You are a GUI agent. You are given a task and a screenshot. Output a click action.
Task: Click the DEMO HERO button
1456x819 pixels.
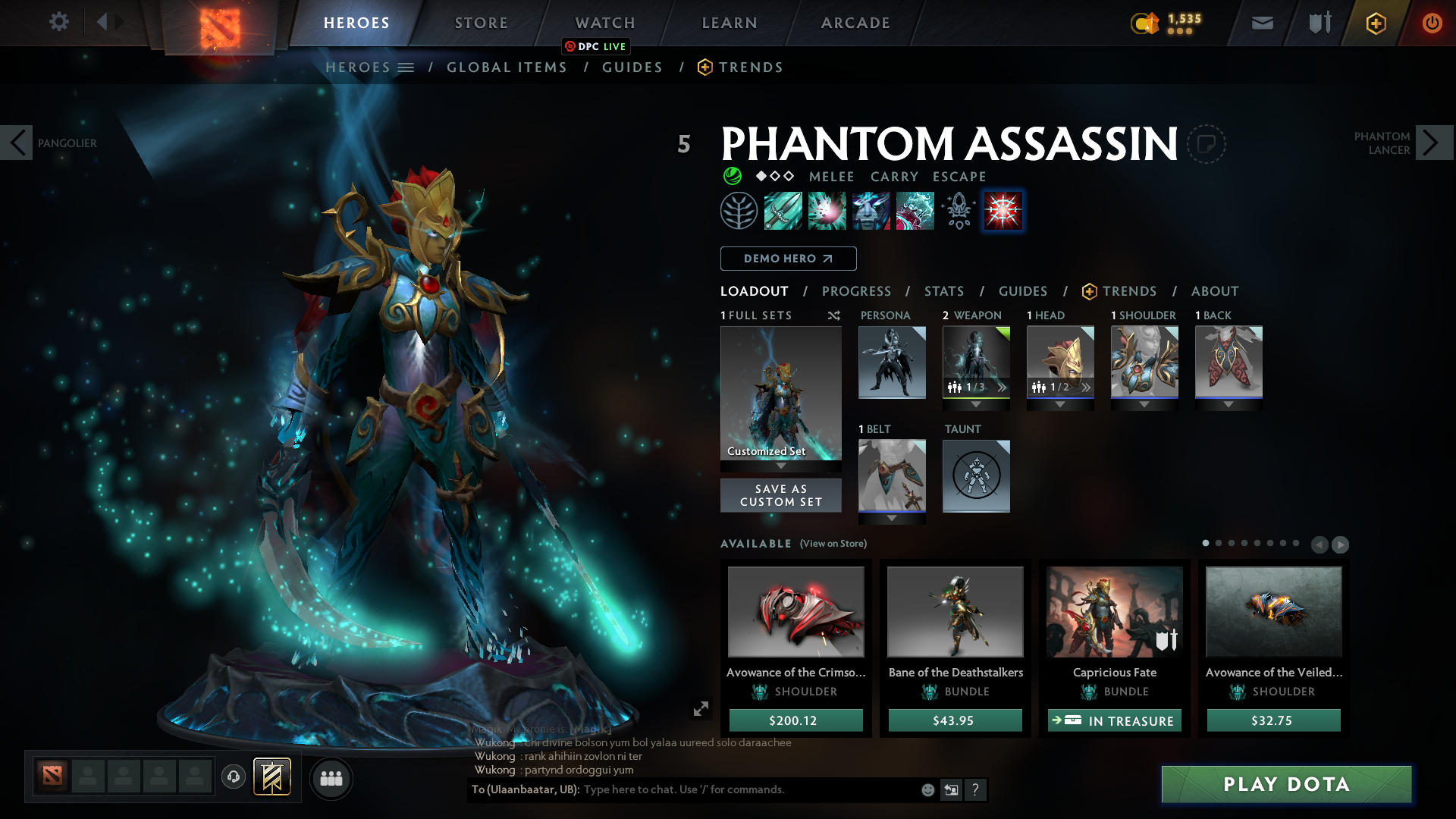coord(788,259)
